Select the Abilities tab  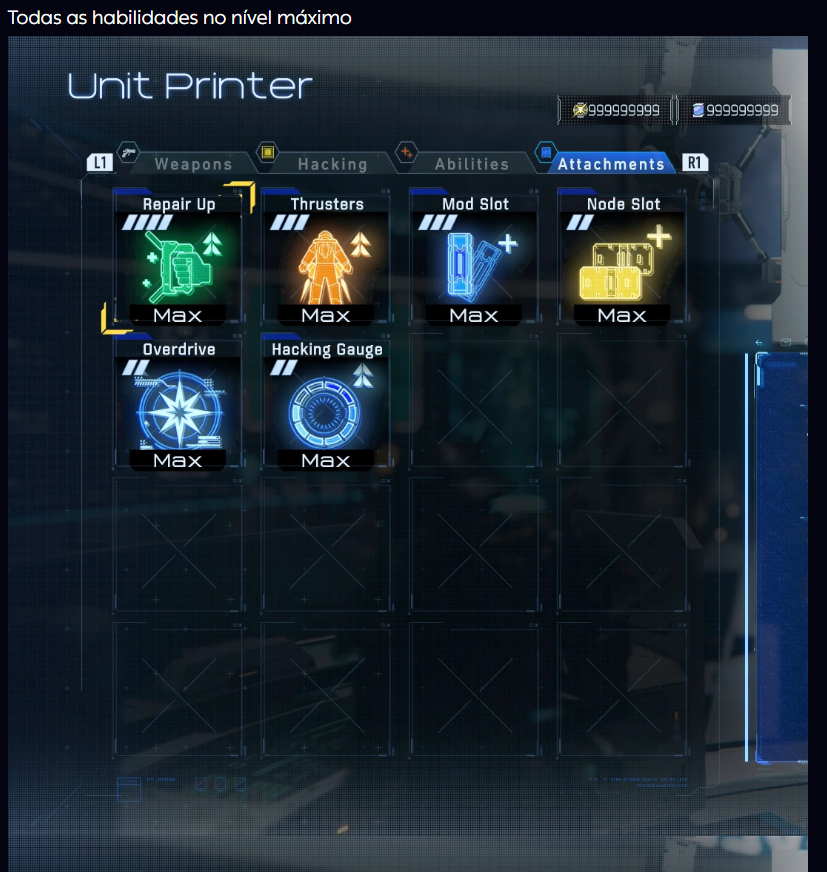point(471,164)
